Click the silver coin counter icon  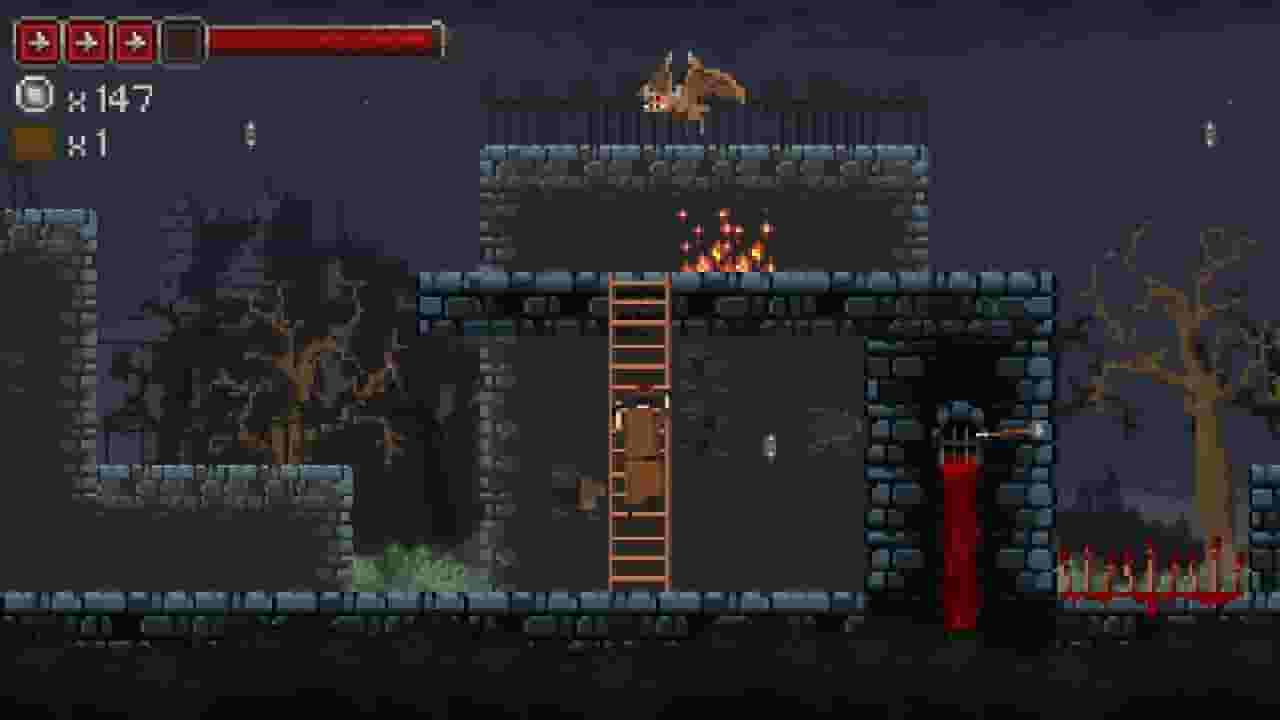click(x=33, y=97)
